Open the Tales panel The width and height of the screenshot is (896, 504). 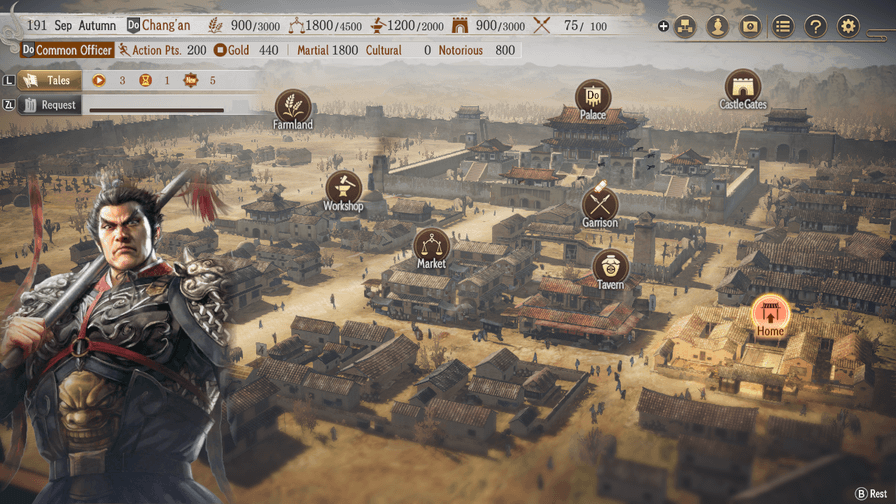coord(51,80)
